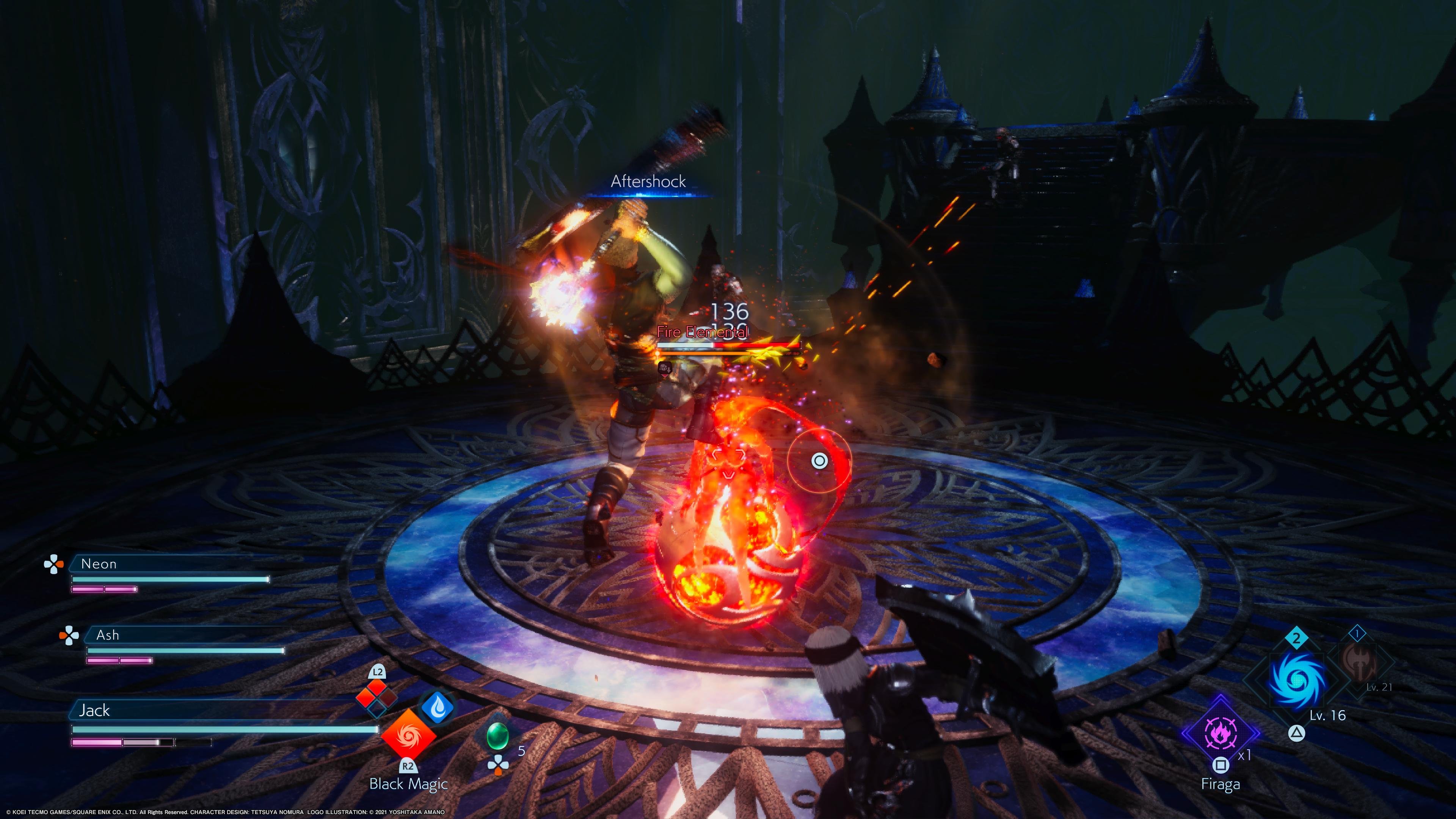
Task: Select party member Neon's nameplate
Action: 99,563
